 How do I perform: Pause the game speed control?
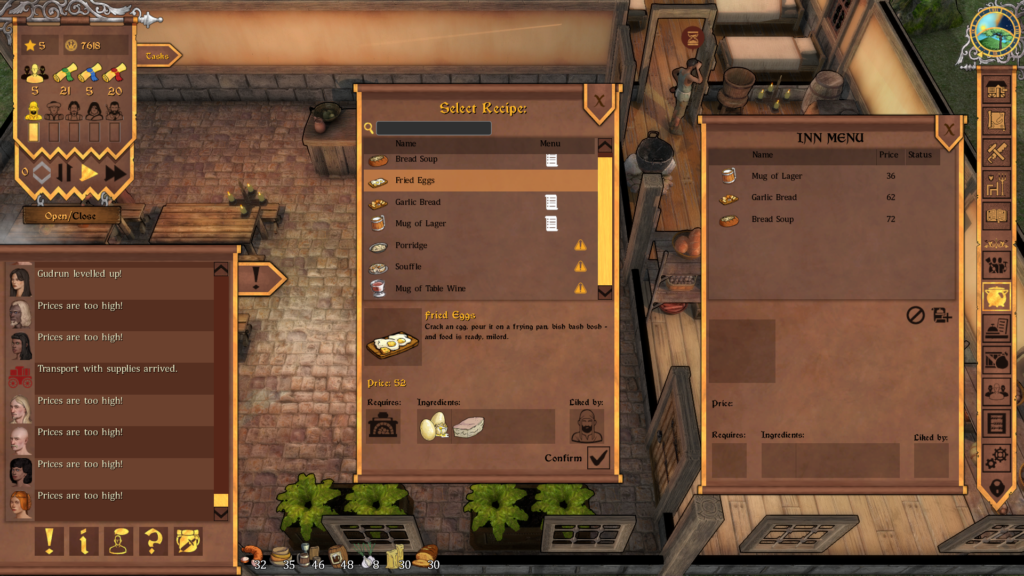(x=64, y=173)
